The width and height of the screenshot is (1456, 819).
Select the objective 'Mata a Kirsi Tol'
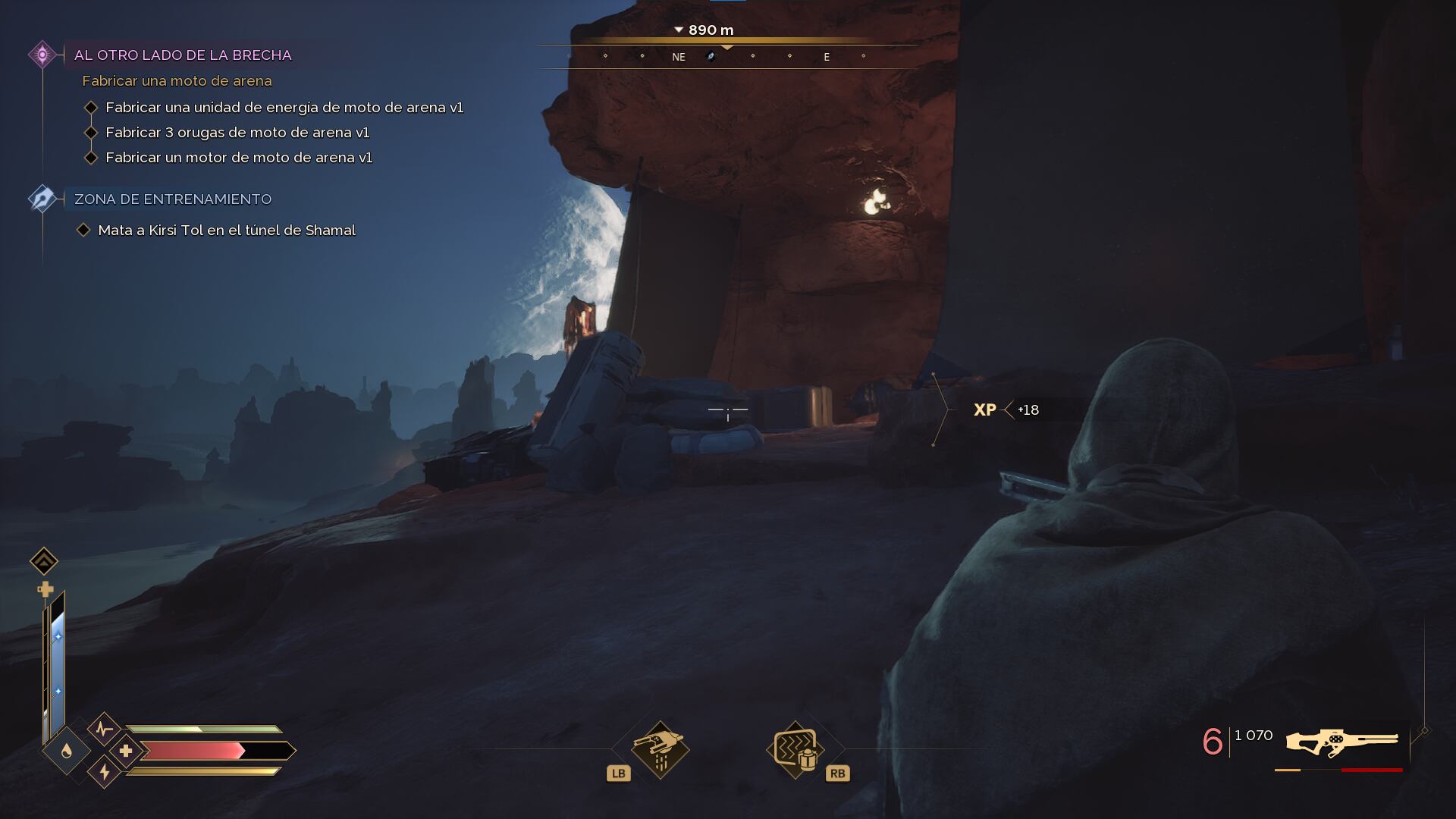click(227, 231)
